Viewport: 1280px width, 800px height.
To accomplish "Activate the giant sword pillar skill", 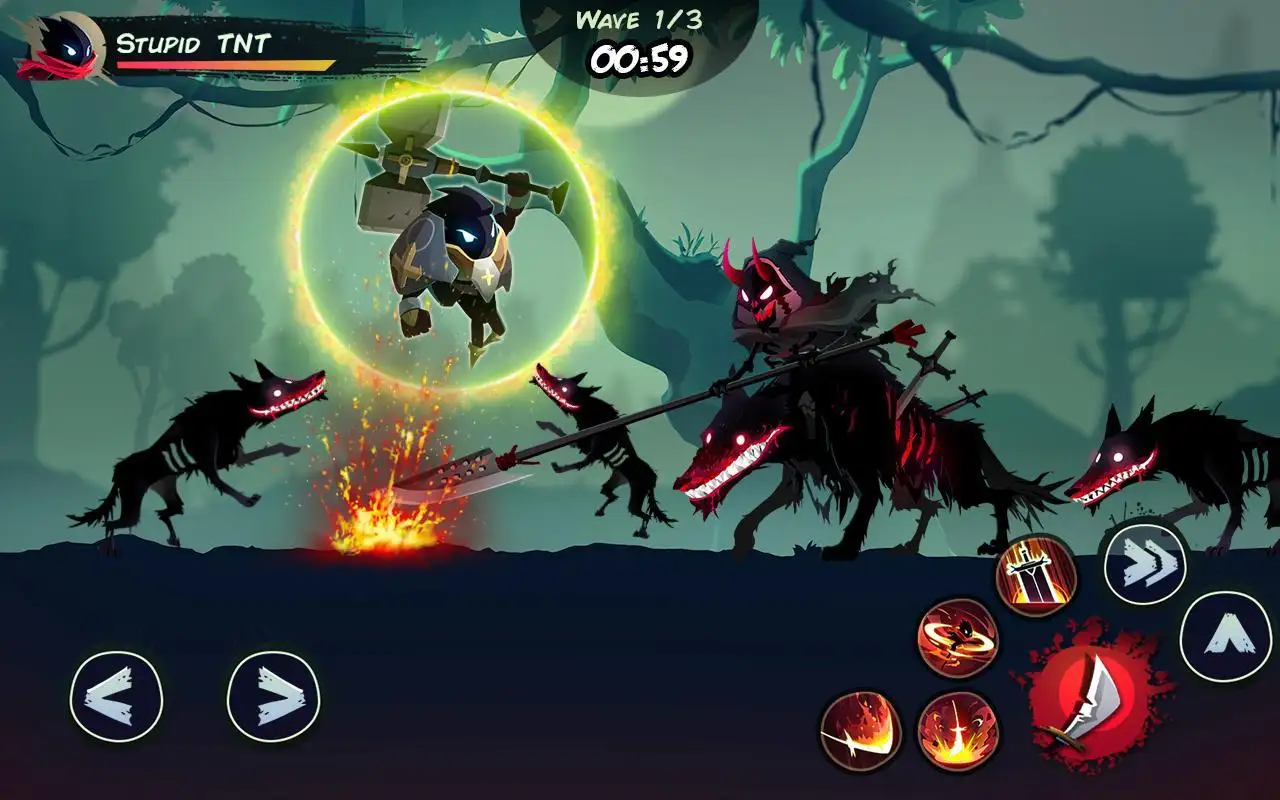I will tap(1036, 575).
